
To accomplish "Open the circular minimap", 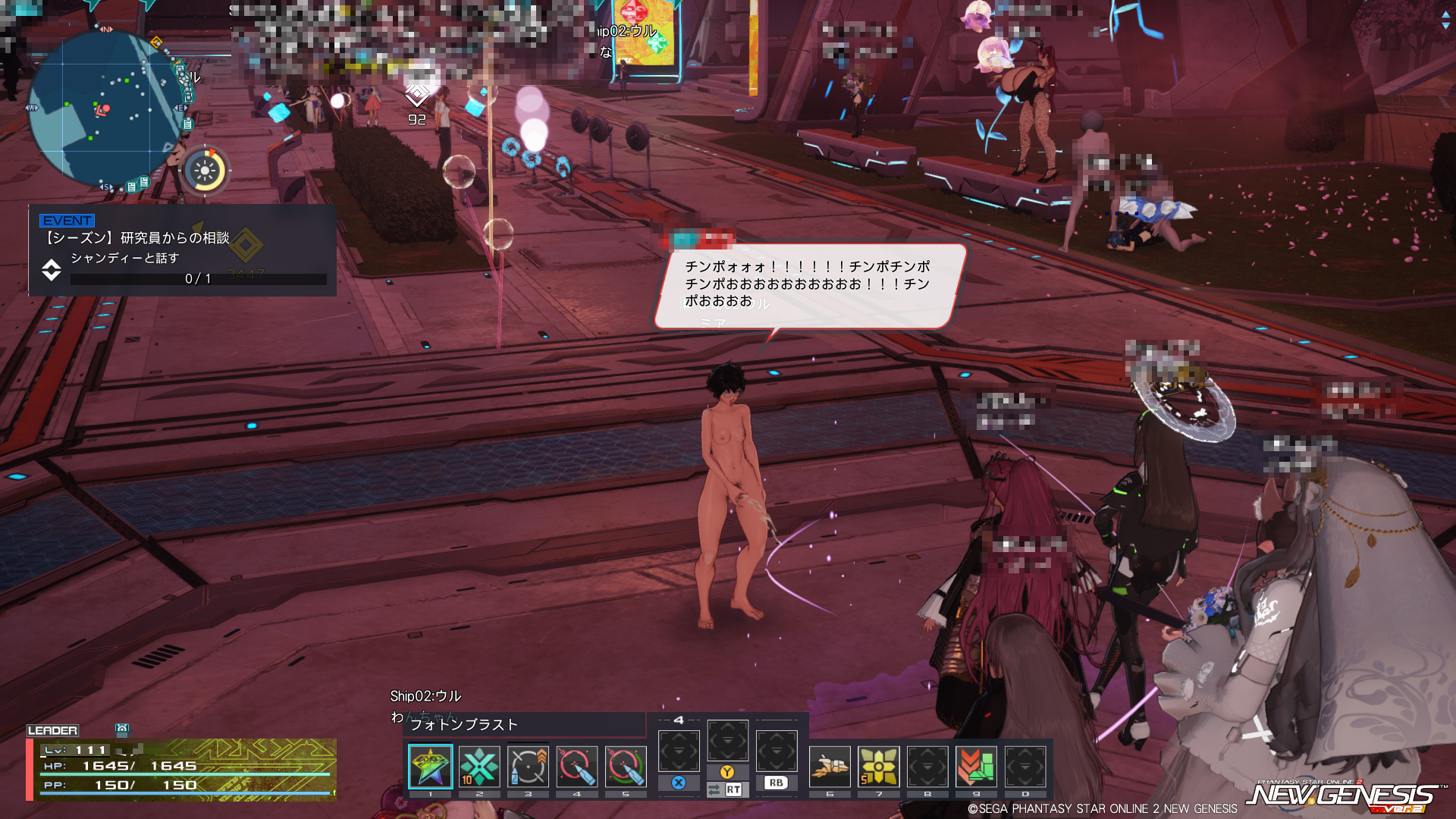I will pyautogui.click(x=106, y=110).
